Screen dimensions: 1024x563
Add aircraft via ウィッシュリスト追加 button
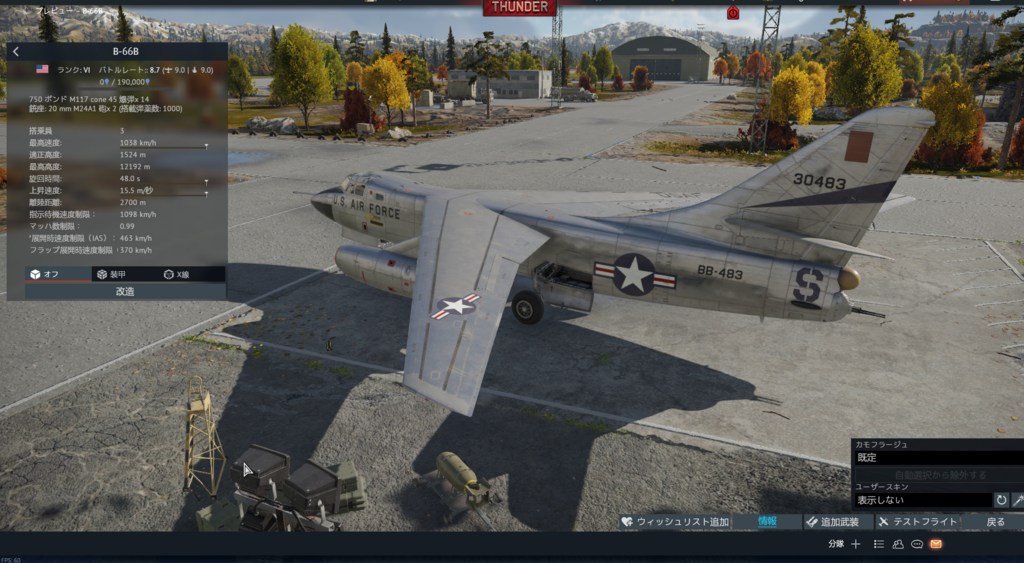(x=674, y=522)
